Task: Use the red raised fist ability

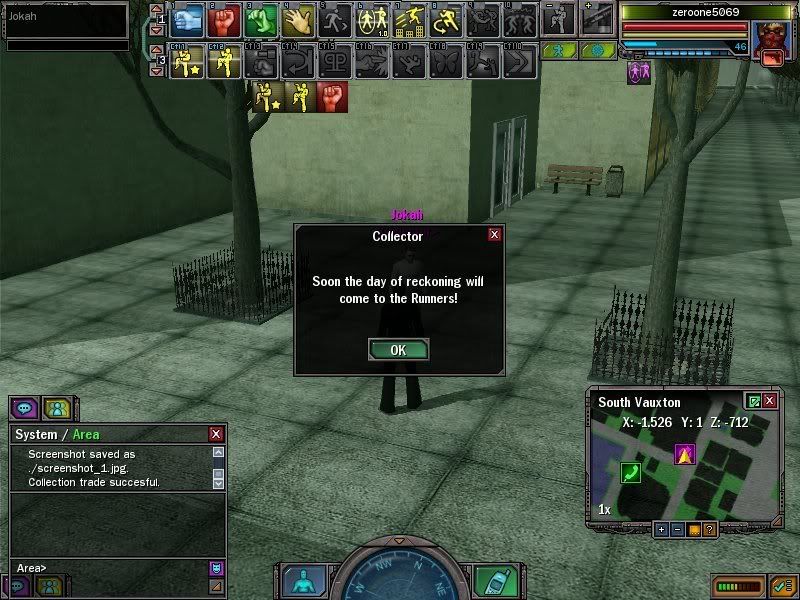Action: coord(224,19)
